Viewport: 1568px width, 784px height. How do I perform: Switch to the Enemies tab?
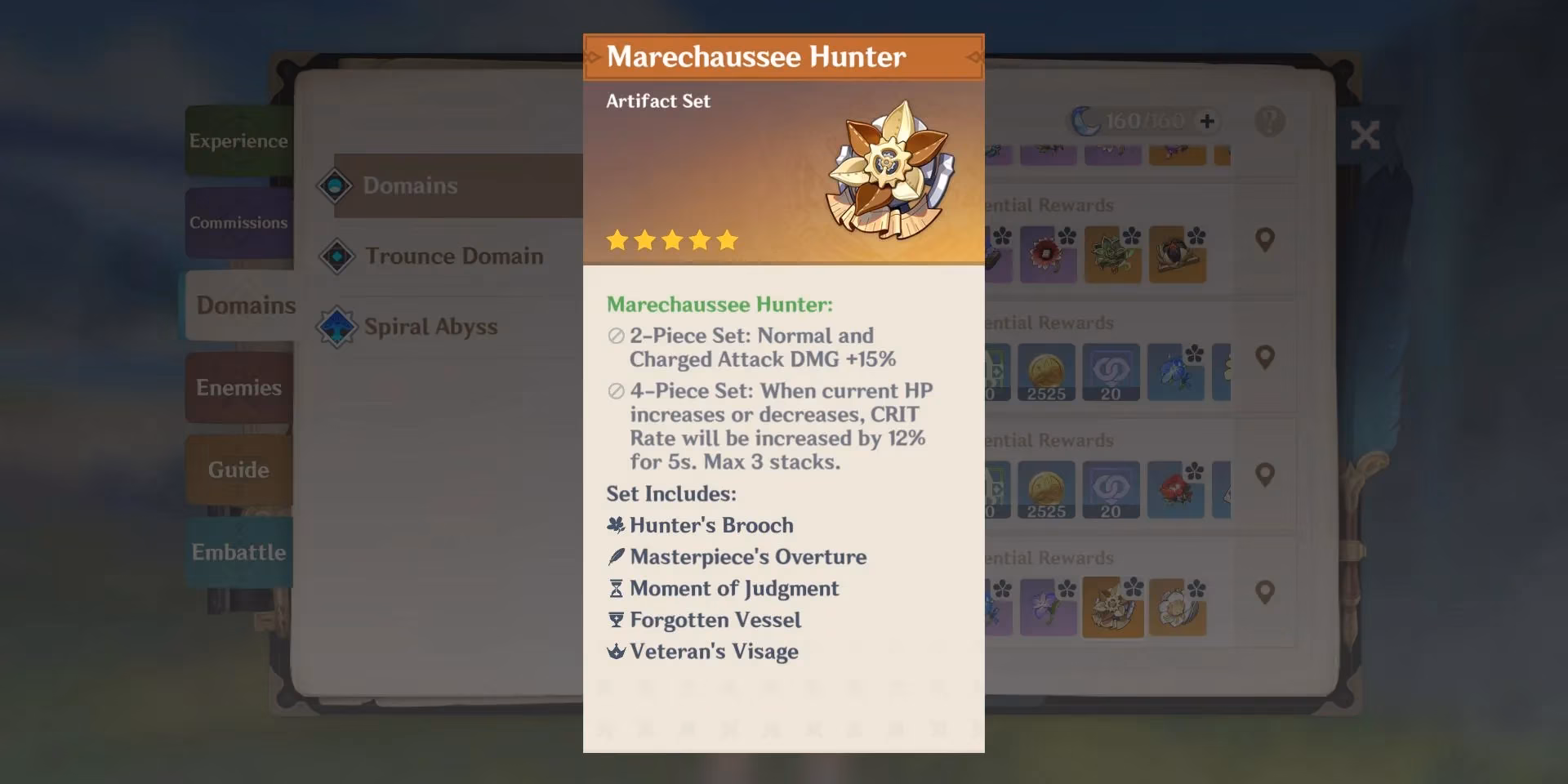click(238, 387)
